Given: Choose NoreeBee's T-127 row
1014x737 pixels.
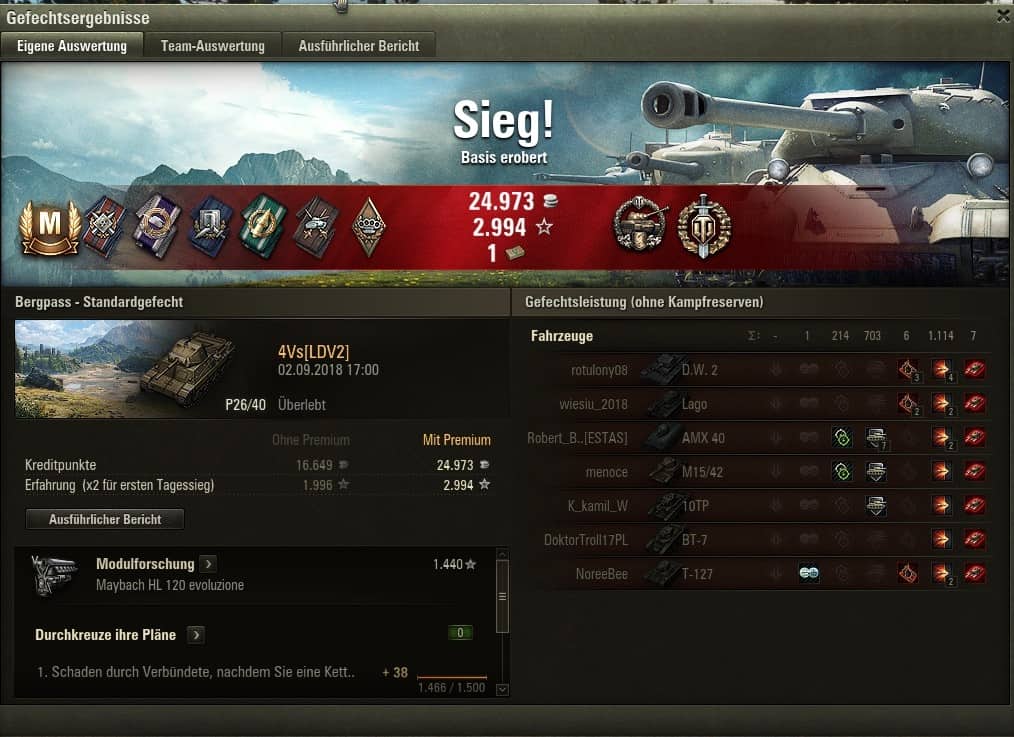Looking at the screenshot, I should (x=760, y=574).
